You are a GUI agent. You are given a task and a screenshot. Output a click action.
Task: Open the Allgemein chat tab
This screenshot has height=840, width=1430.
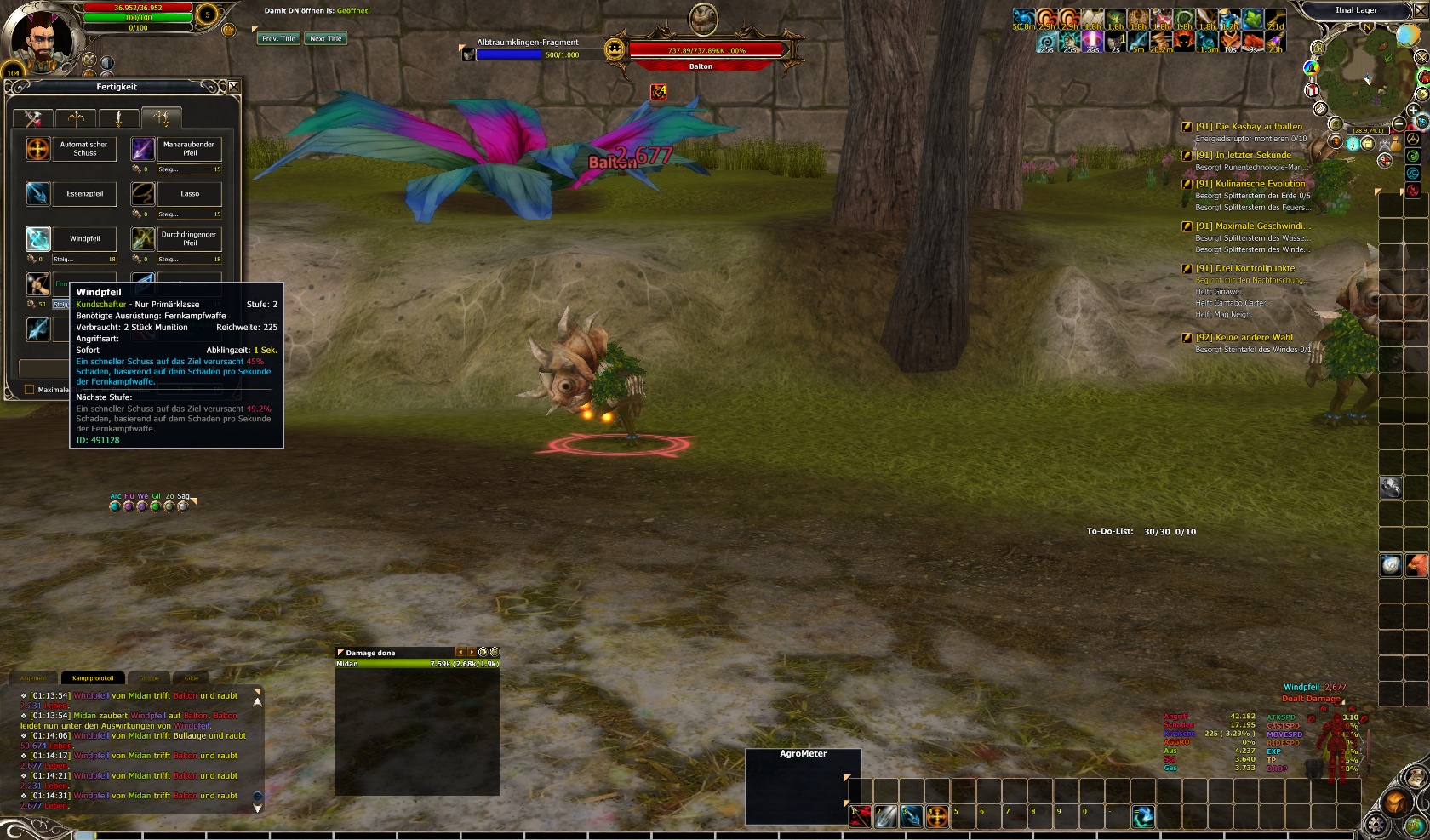pos(33,678)
